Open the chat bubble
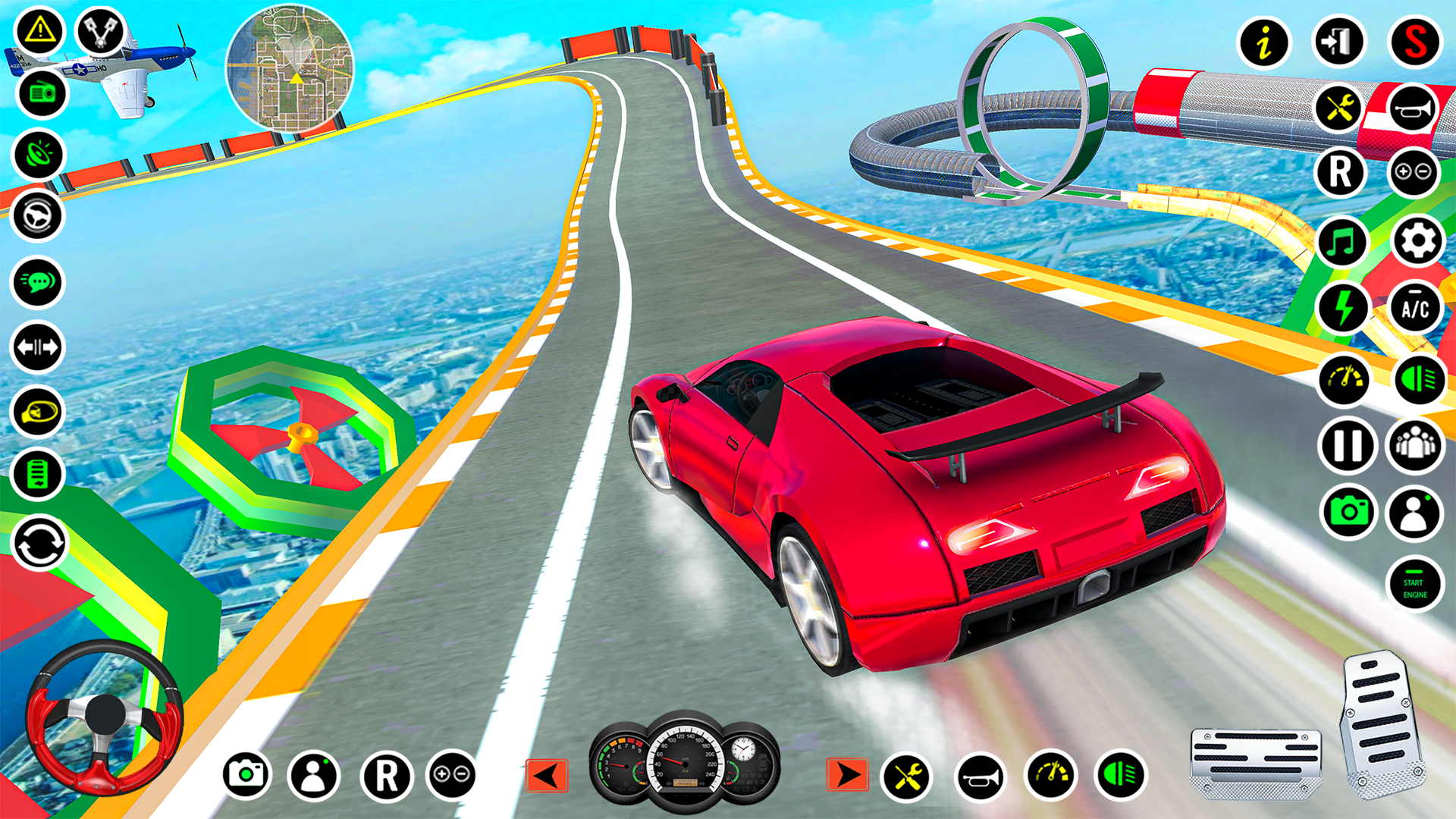Image resolution: width=1456 pixels, height=819 pixels. pyautogui.click(x=38, y=281)
